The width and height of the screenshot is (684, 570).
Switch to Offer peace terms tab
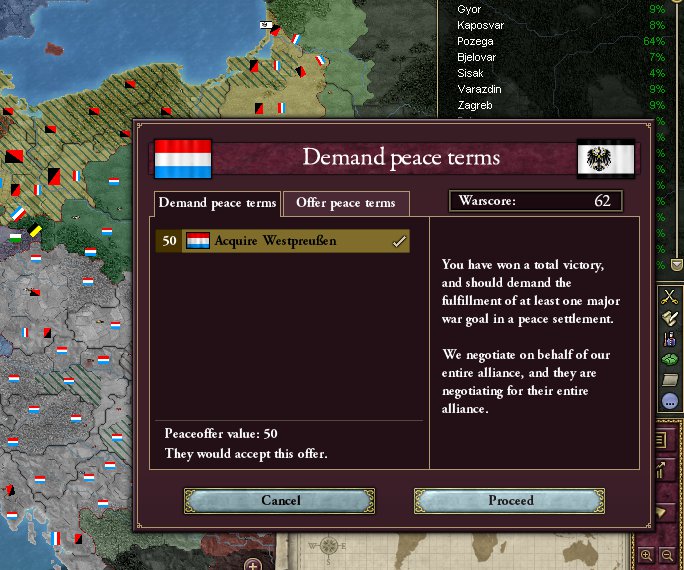point(346,203)
